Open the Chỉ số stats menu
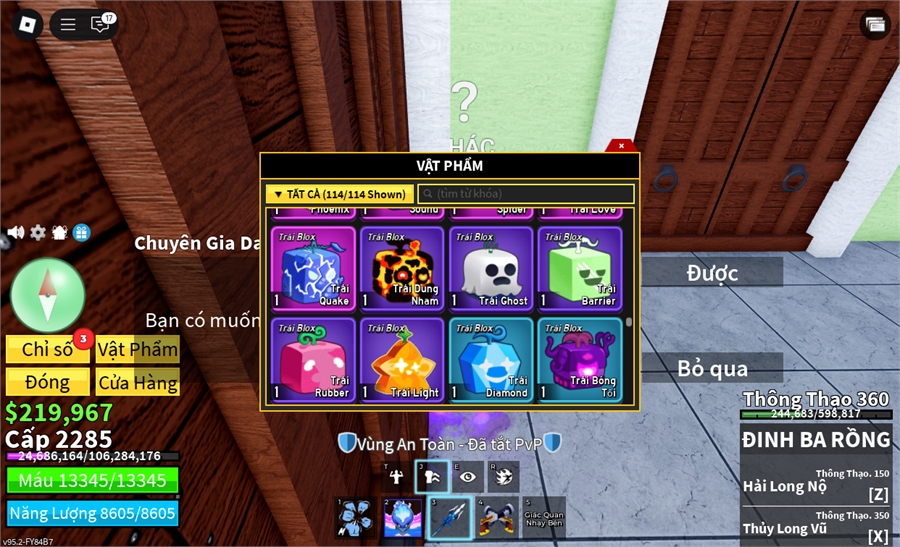This screenshot has width=900, height=547. point(47,349)
